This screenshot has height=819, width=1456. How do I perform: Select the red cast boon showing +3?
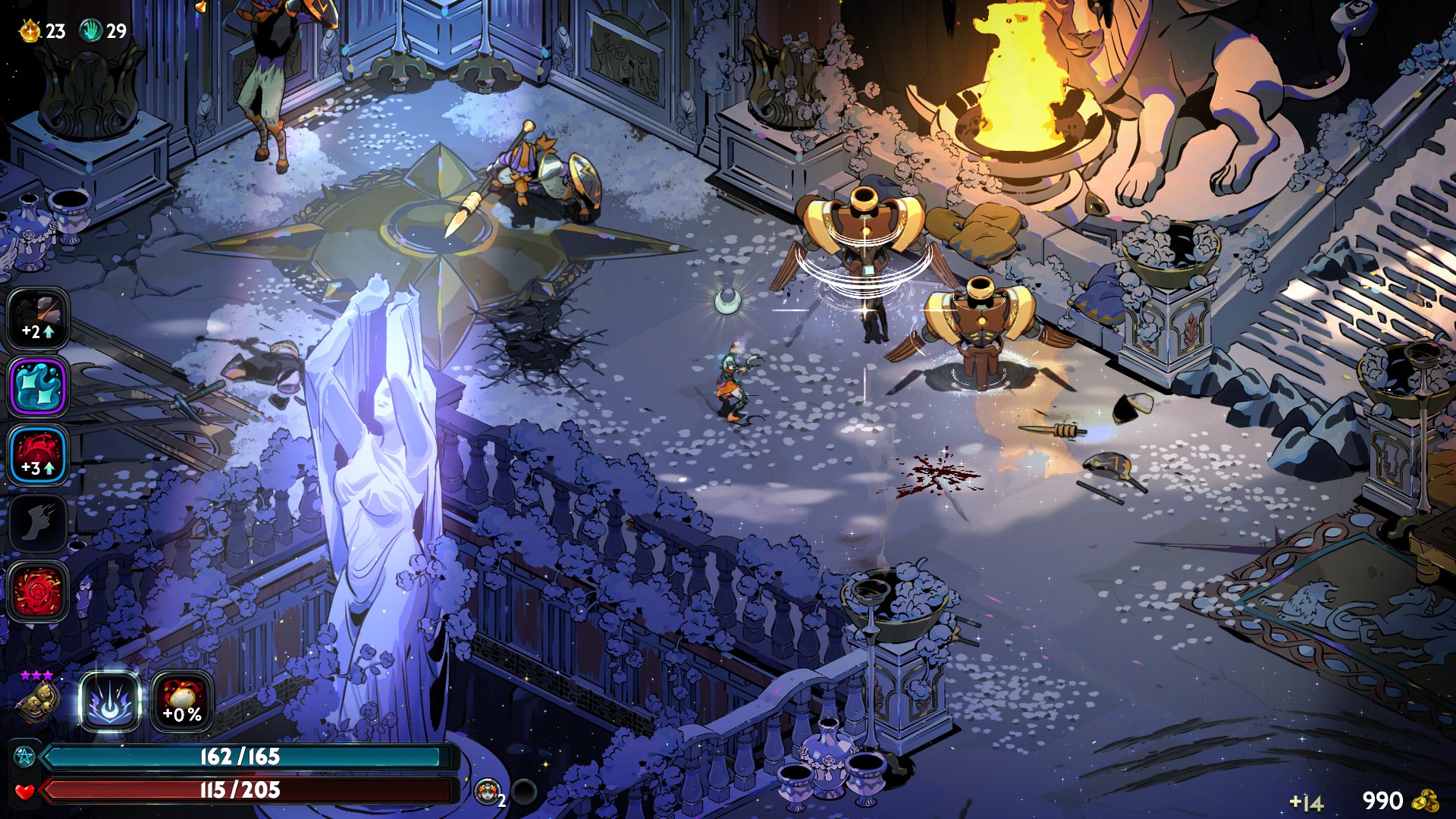pyautogui.click(x=38, y=455)
